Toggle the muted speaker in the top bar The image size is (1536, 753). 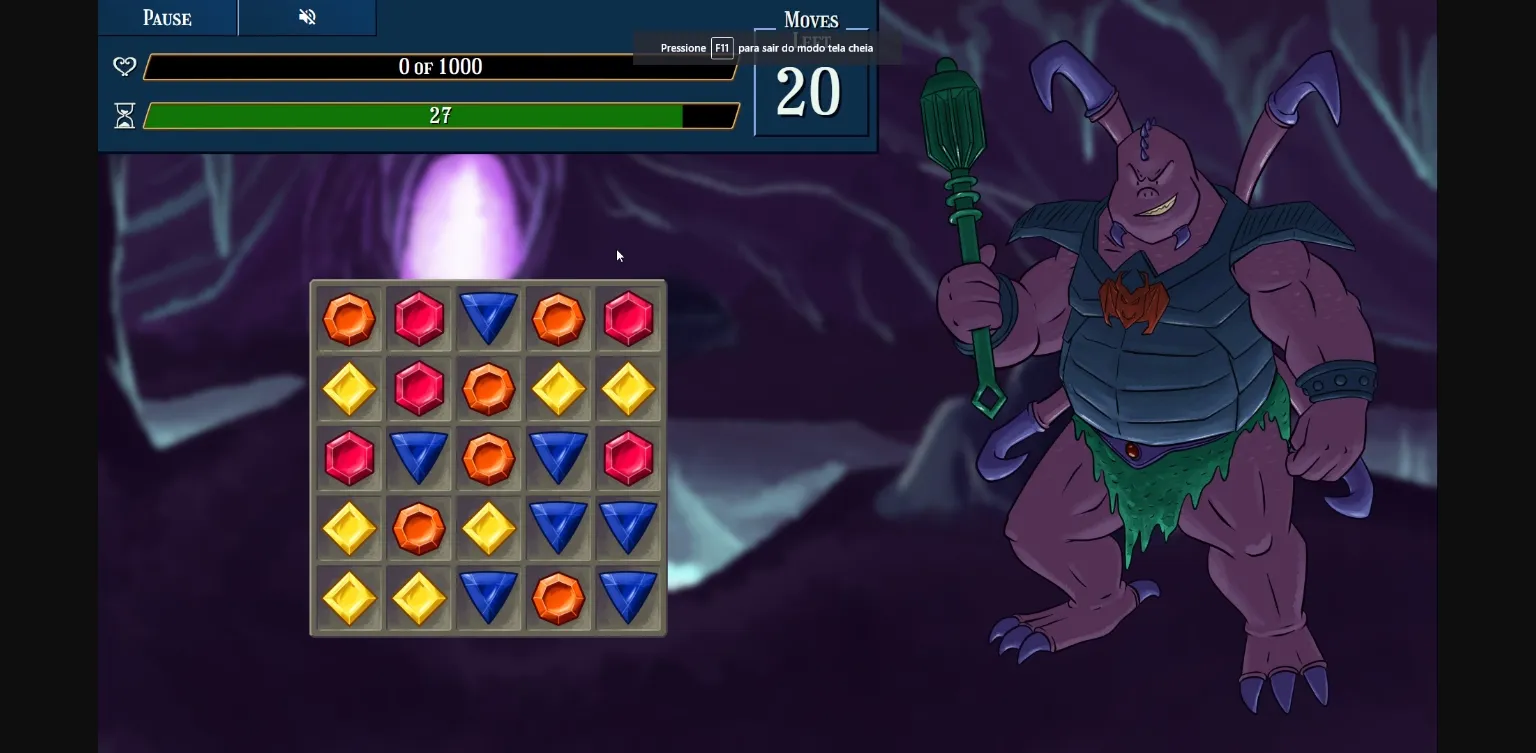[x=307, y=17]
